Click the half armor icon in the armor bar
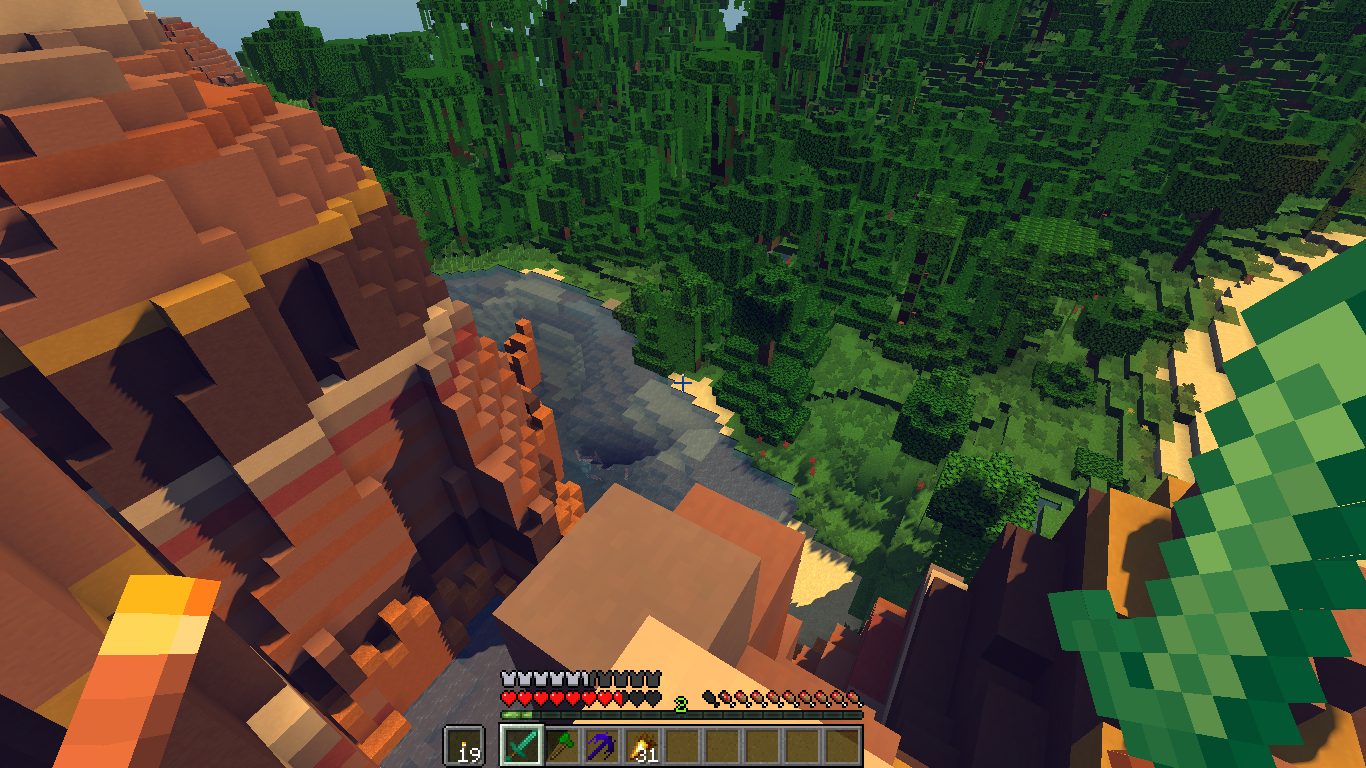 click(x=585, y=677)
